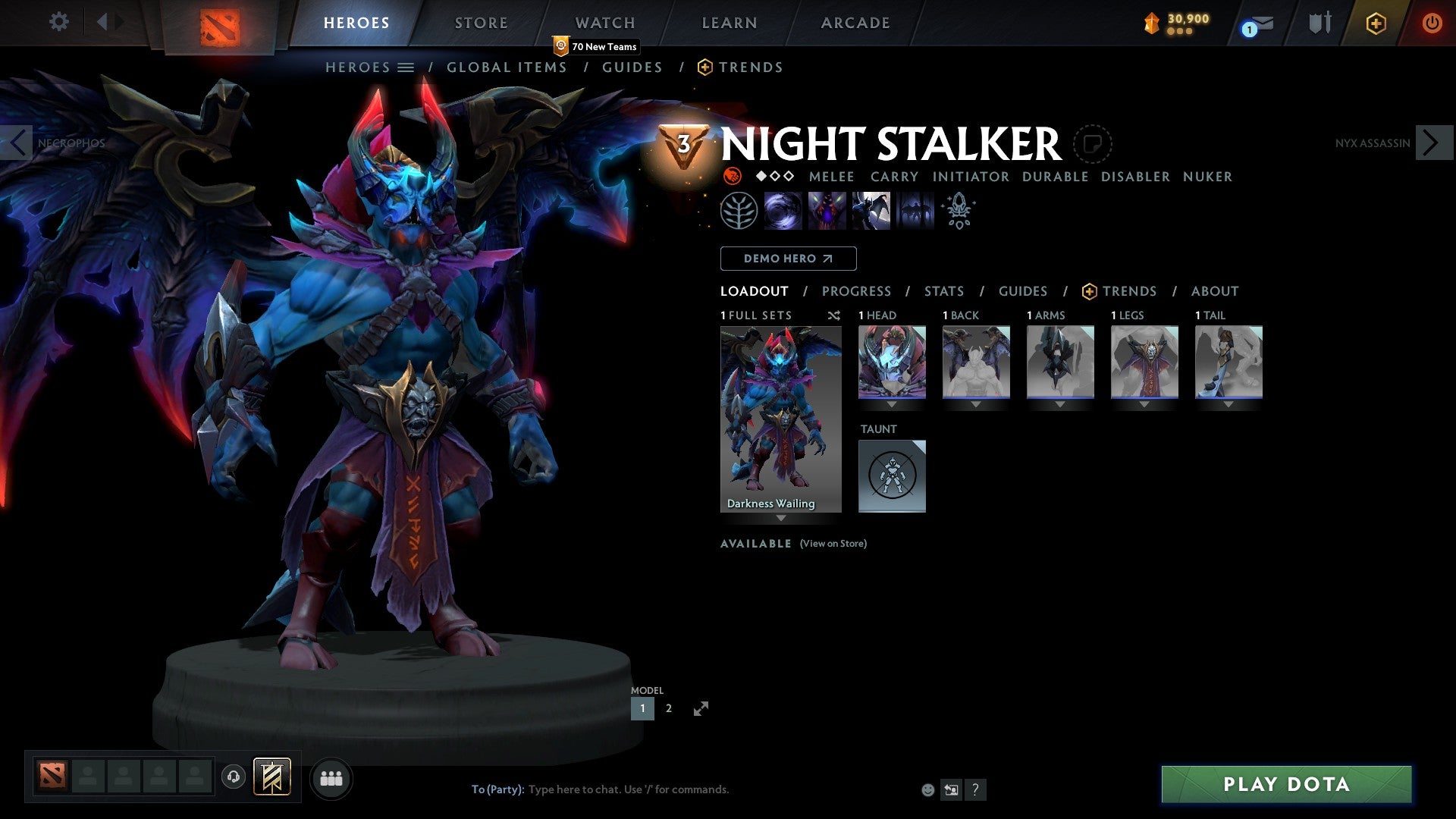Open the armory shield icon in top bar
Viewport: 1456px width, 819px height.
(x=1319, y=23)
